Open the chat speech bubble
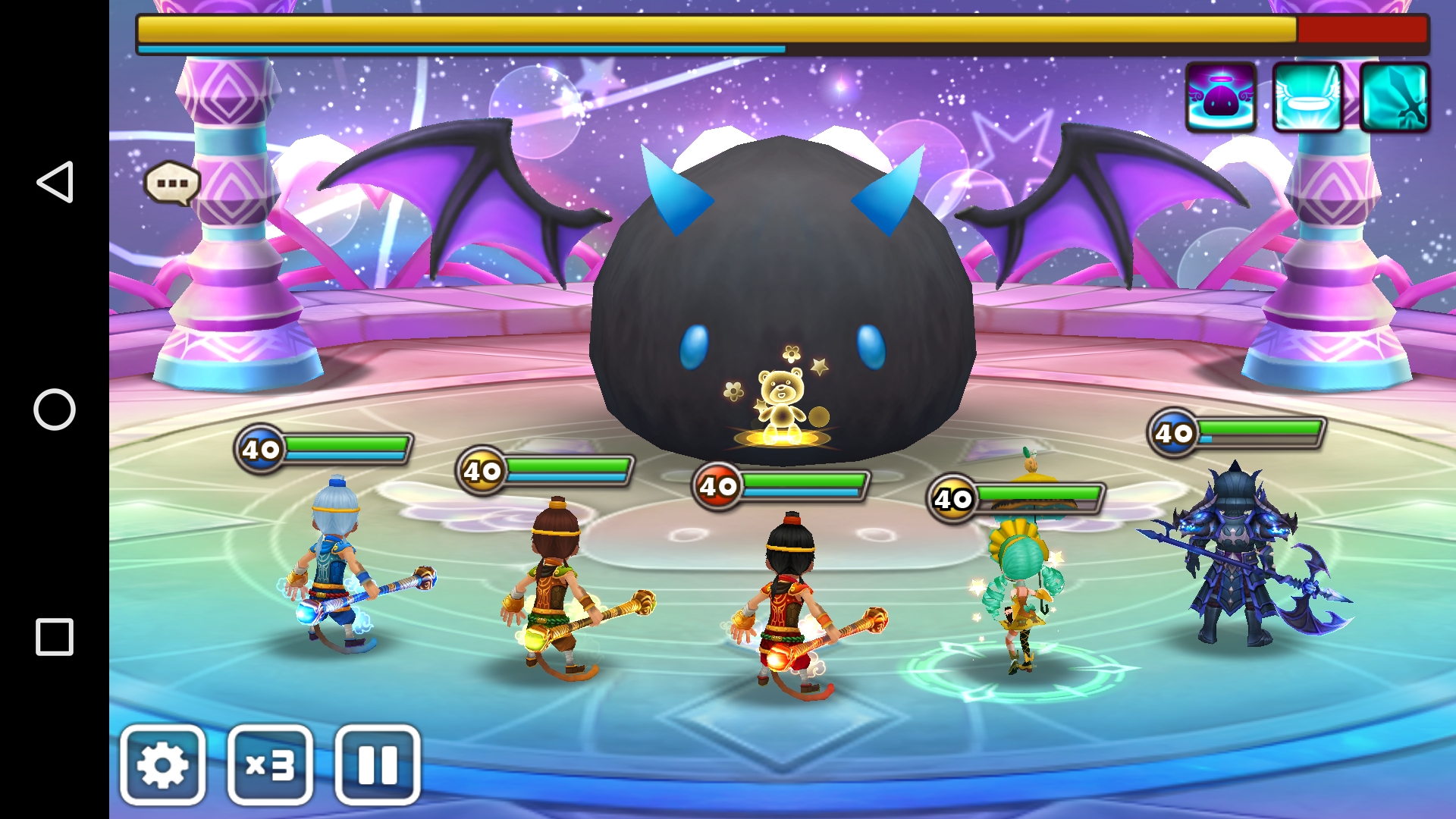Screen dimensions: 1456x819 [x=172, y=183]
